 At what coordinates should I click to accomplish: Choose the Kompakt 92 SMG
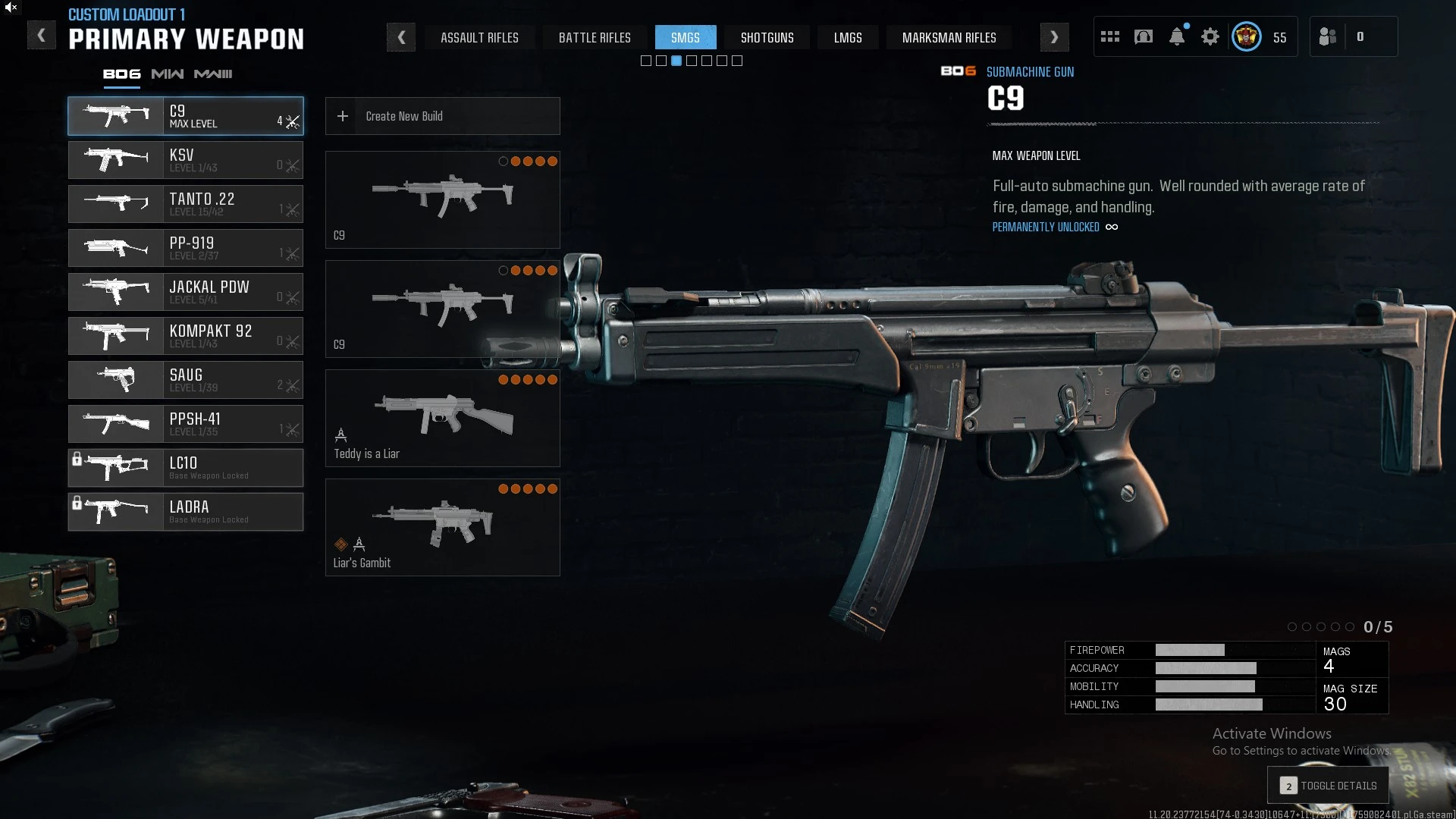(186, 336)
